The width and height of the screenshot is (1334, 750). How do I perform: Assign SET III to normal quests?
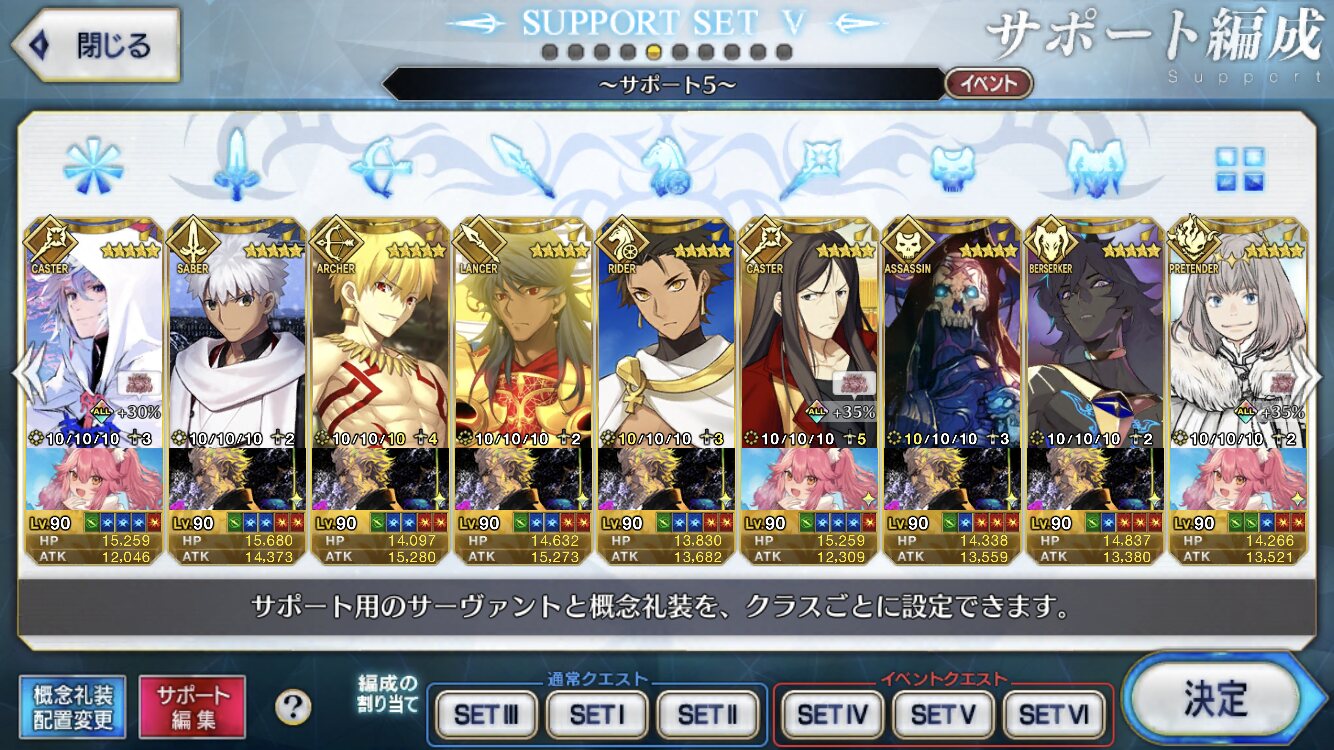[x=487, y=714]
